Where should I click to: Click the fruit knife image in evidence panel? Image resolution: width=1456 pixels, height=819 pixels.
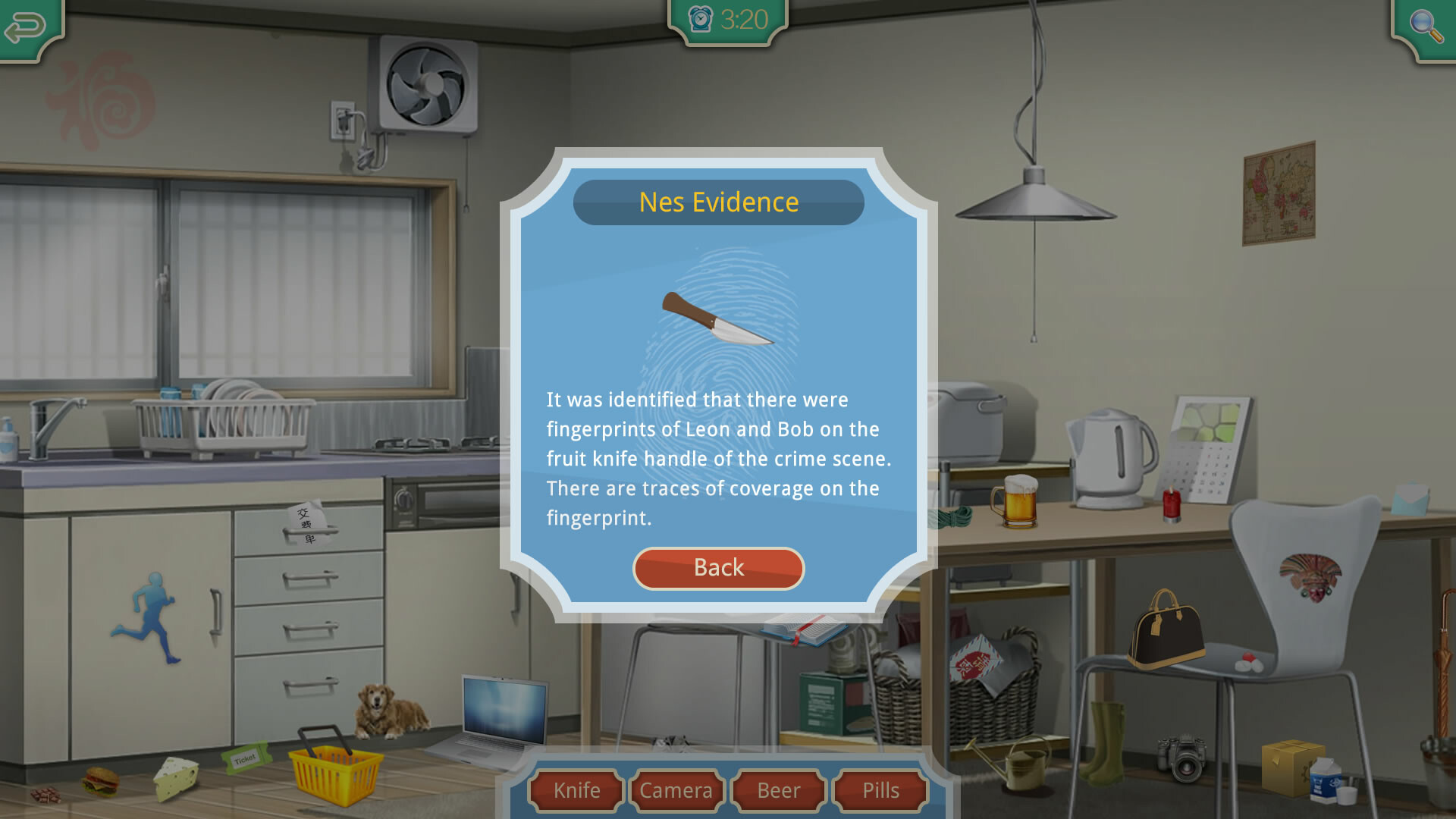tap(717, 318)
